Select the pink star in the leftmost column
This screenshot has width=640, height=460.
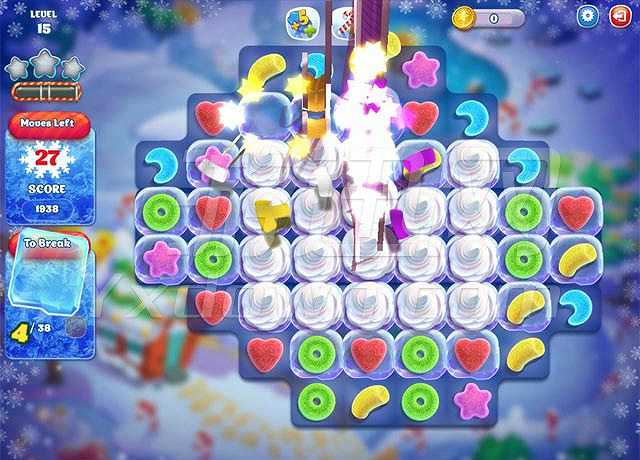pos(160,258)
